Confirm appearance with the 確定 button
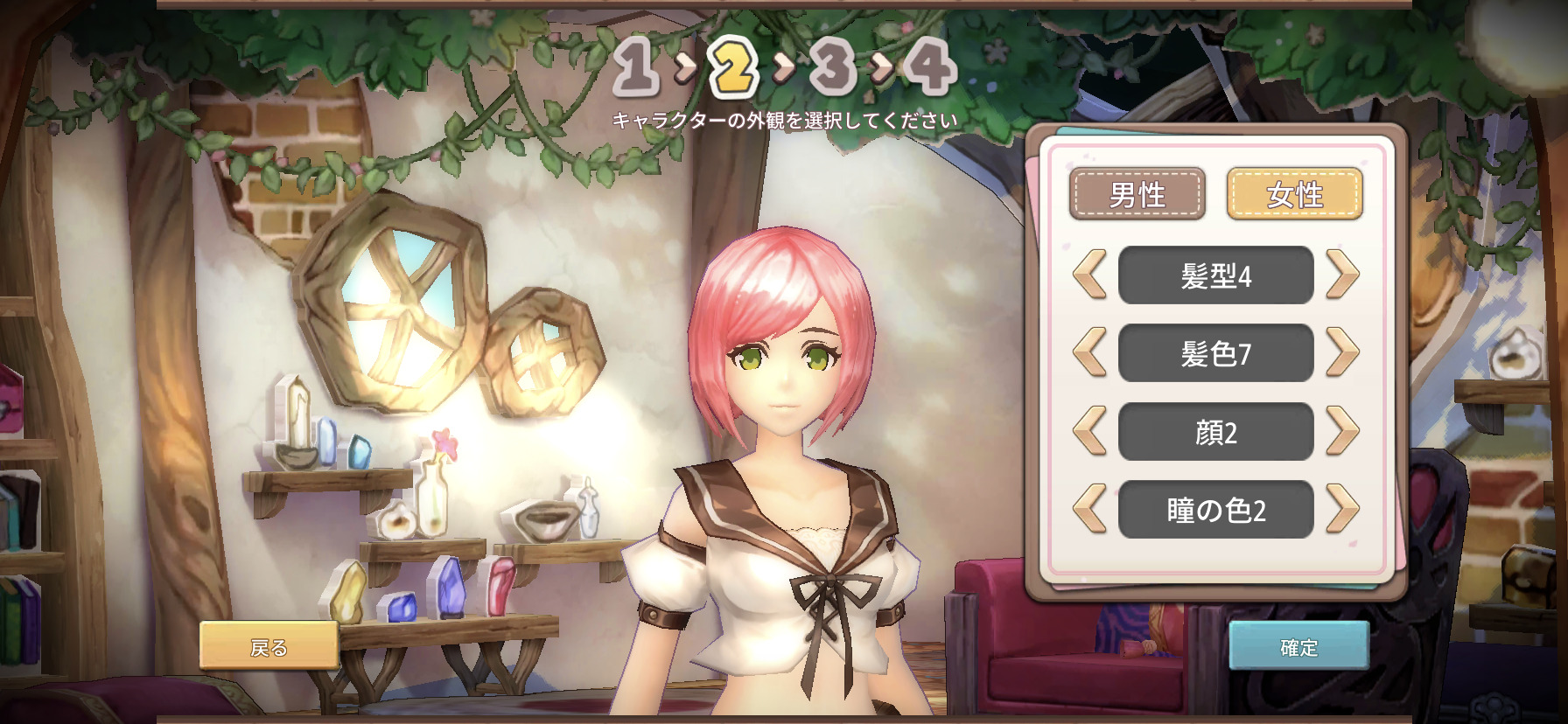The image size is (1568, 724). tap(1298, 646)
